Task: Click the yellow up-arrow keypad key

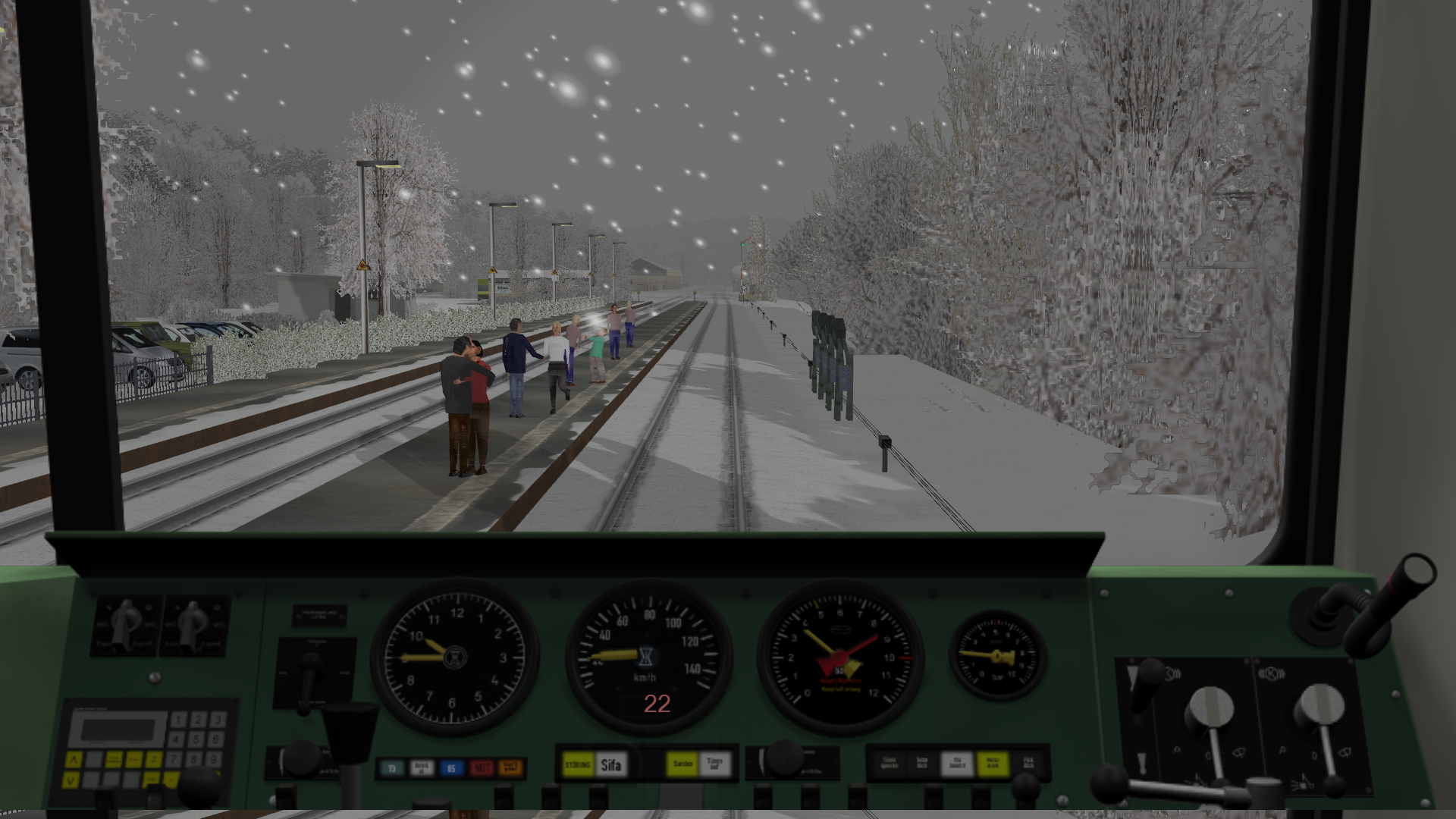Action: [74, 759]
